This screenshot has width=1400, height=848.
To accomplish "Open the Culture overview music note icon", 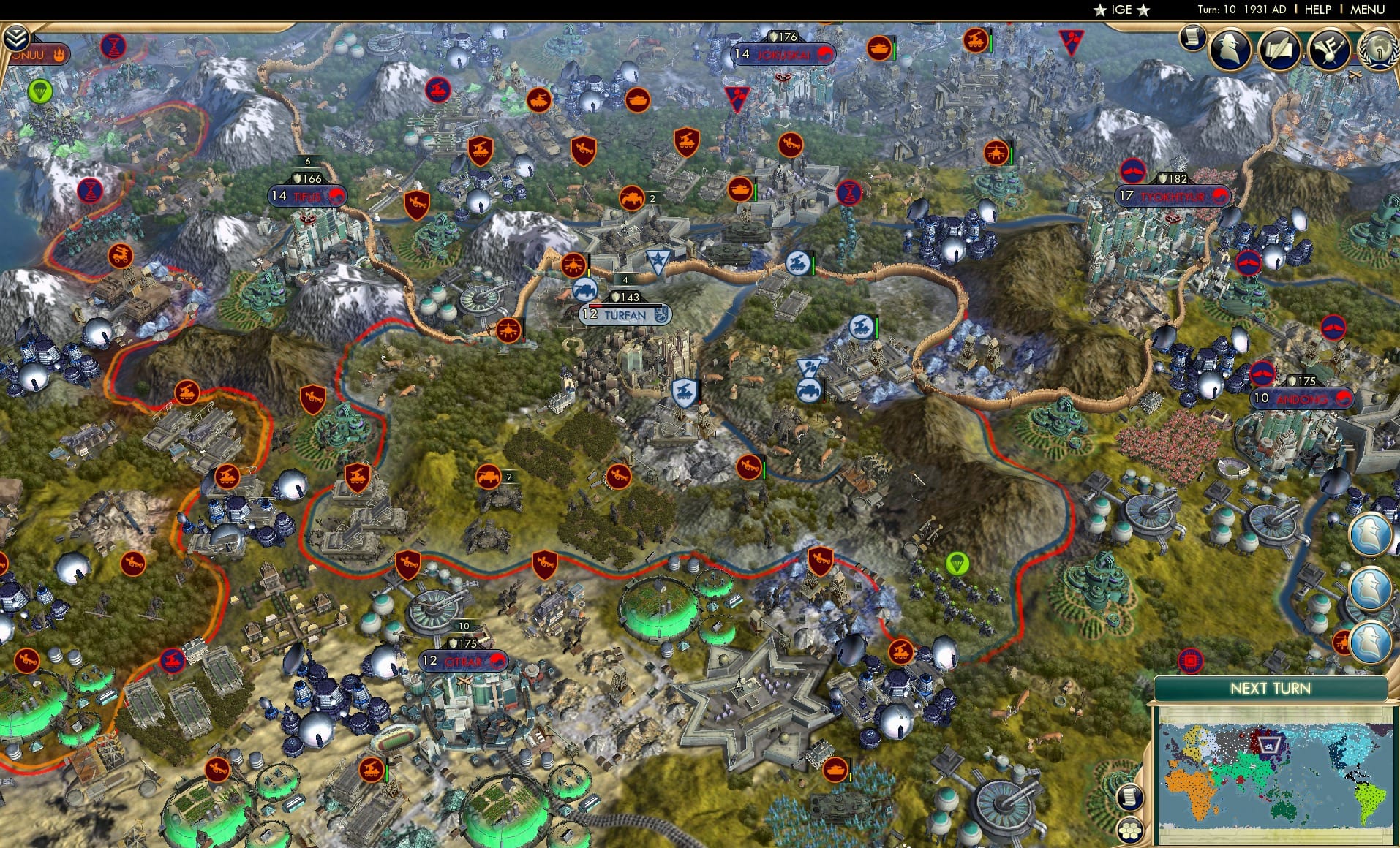I will click(x=1328, y=49).
